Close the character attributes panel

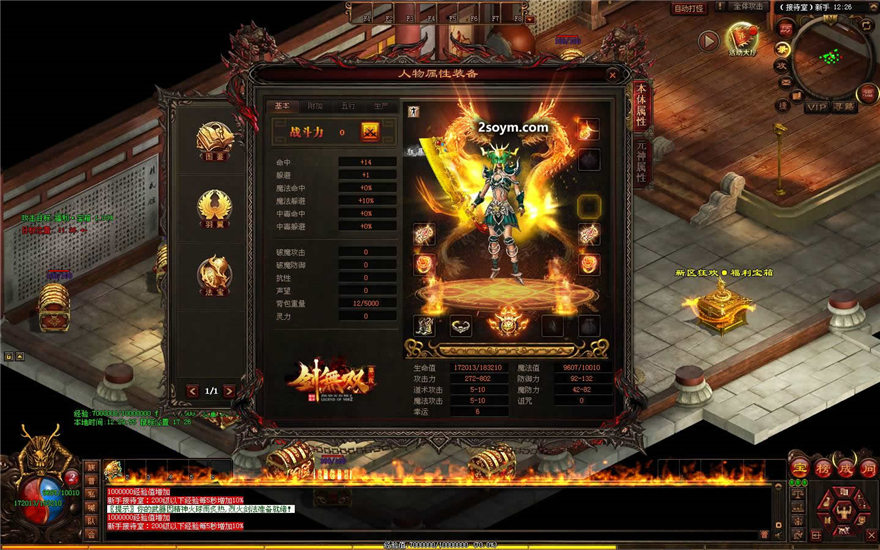click(x=612, y=74)
